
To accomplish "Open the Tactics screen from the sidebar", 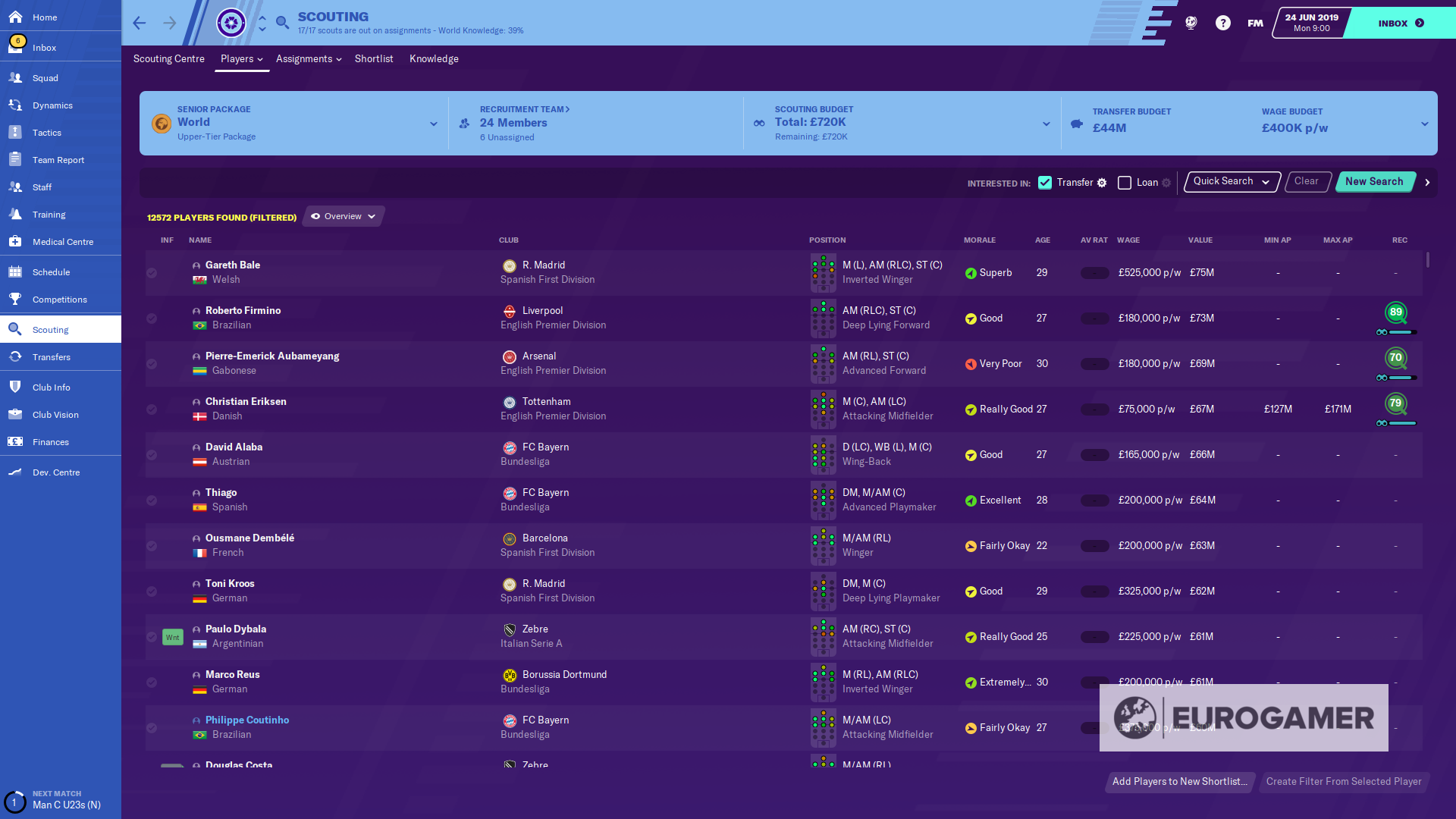I will [47, 132].
